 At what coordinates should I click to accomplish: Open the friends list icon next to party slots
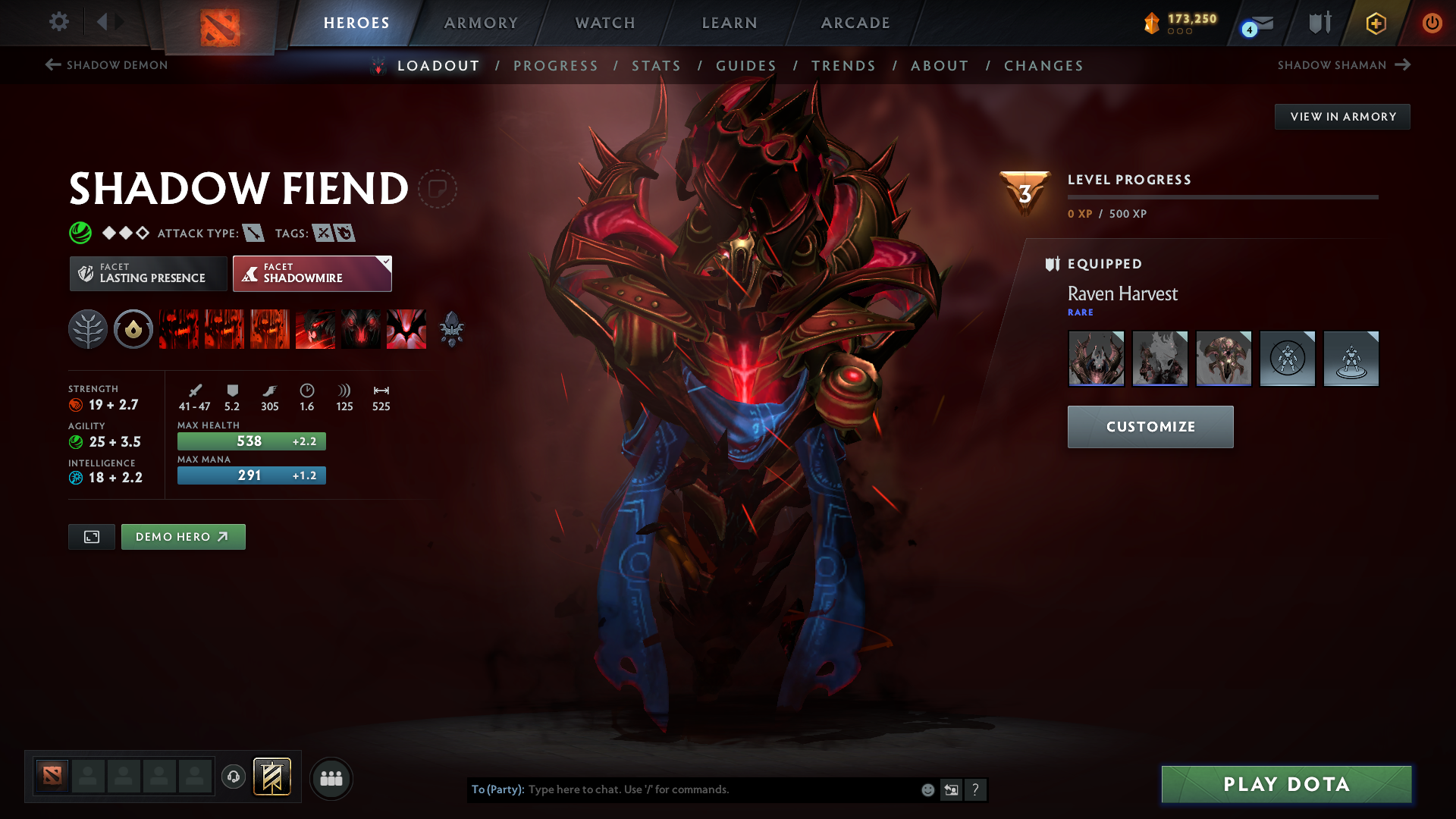pos(331,778)
